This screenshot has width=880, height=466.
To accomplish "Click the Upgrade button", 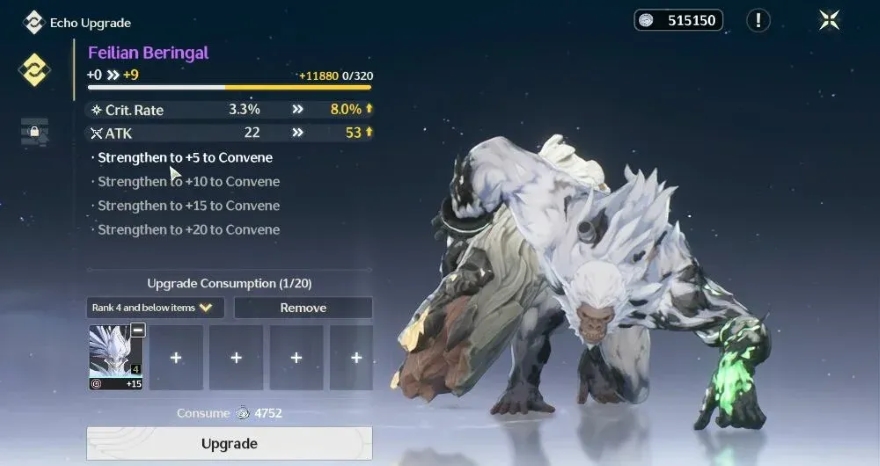I will tap(229, 443).
